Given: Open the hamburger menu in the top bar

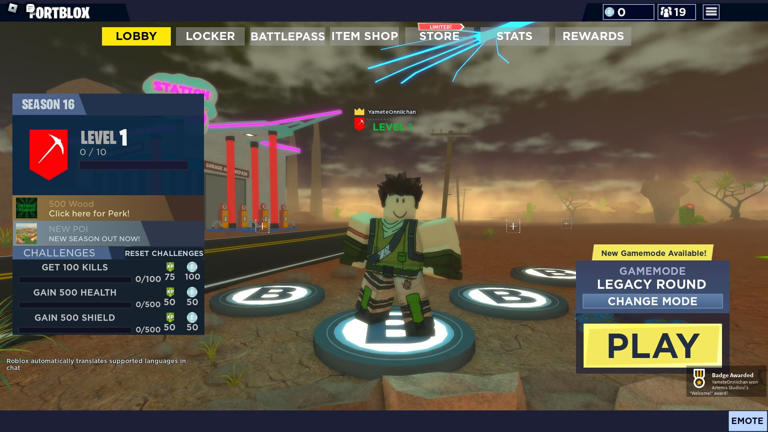Looking at the screenshot, I should [x=711, y=12].
